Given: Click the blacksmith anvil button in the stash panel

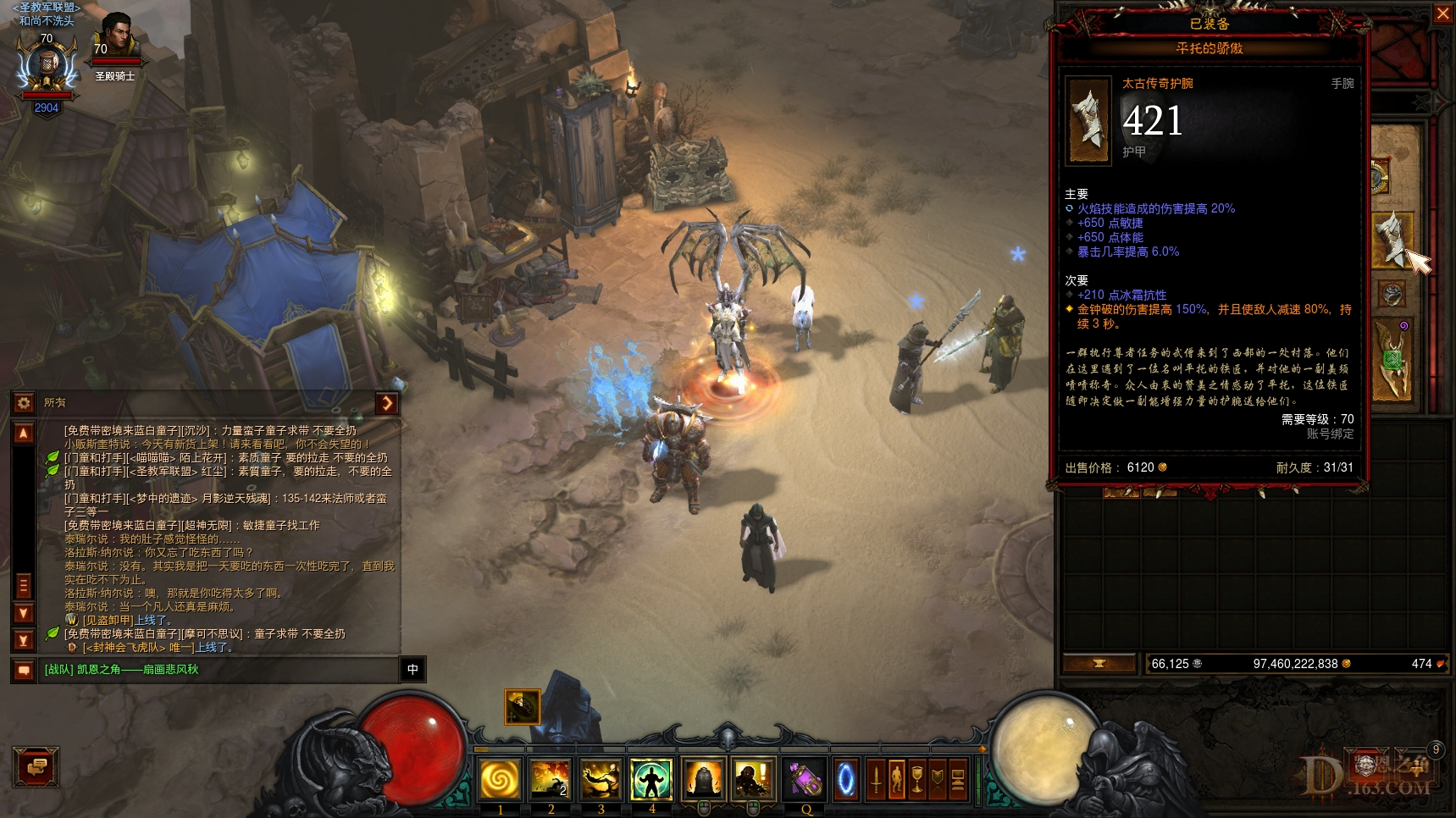Looking at the screenshot, I should (x=1099, y=664).
